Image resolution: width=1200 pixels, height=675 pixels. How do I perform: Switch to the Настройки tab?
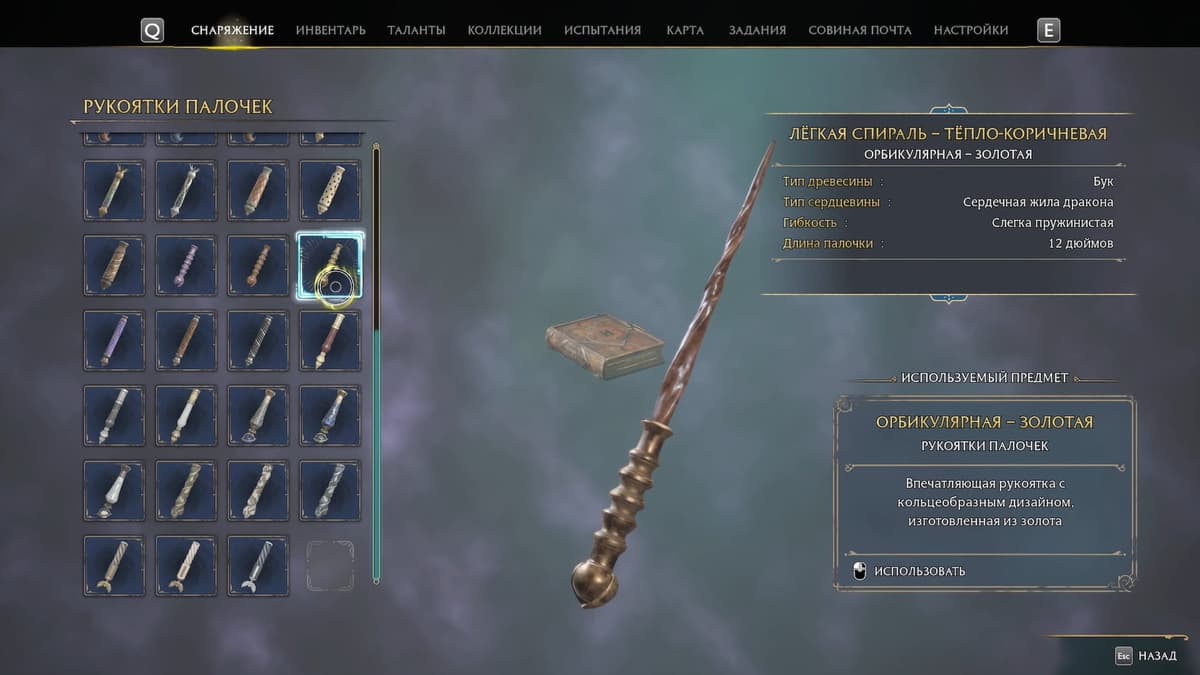tap(970, 30)
